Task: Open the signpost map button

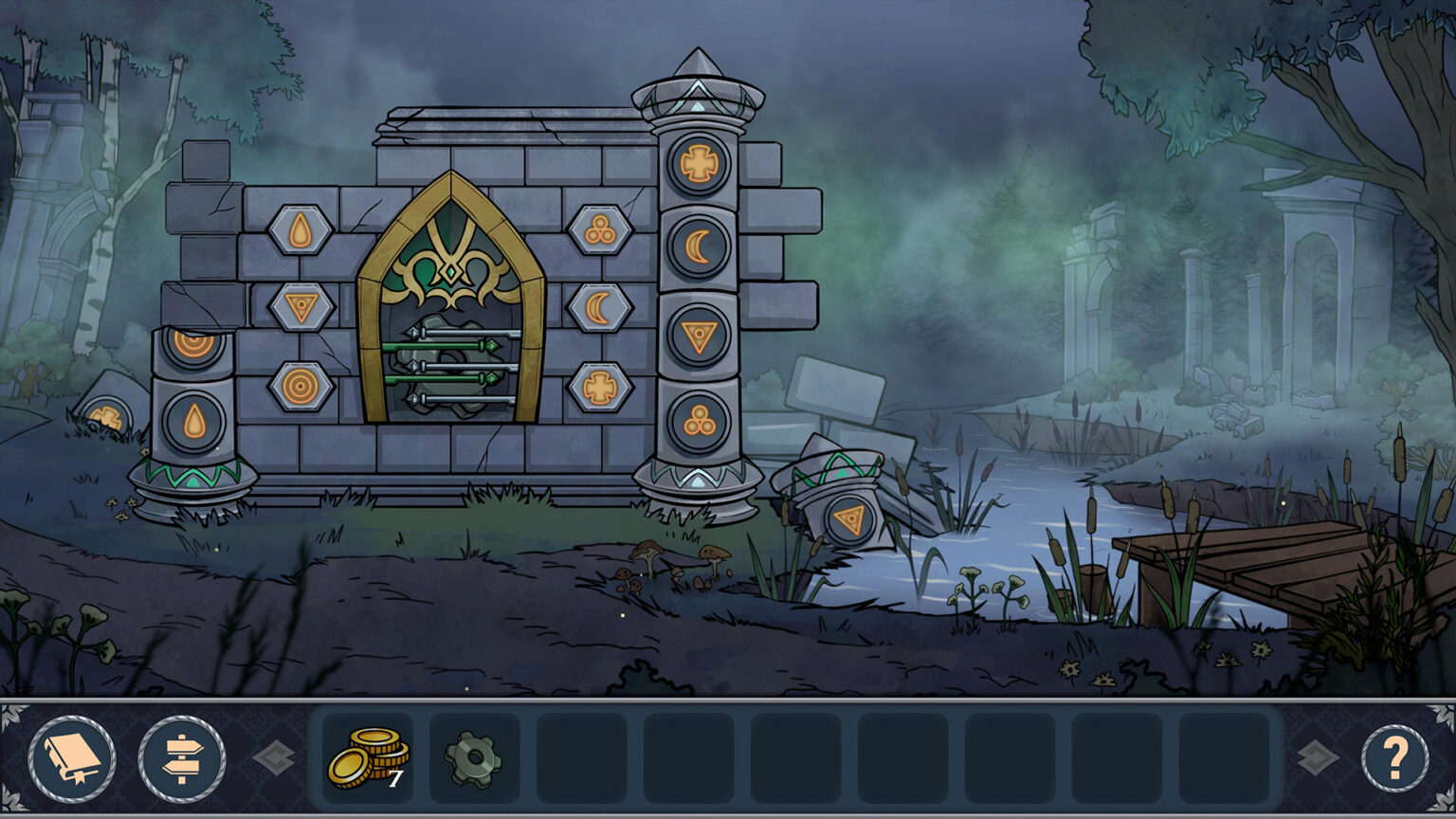Action: (181, 758)
